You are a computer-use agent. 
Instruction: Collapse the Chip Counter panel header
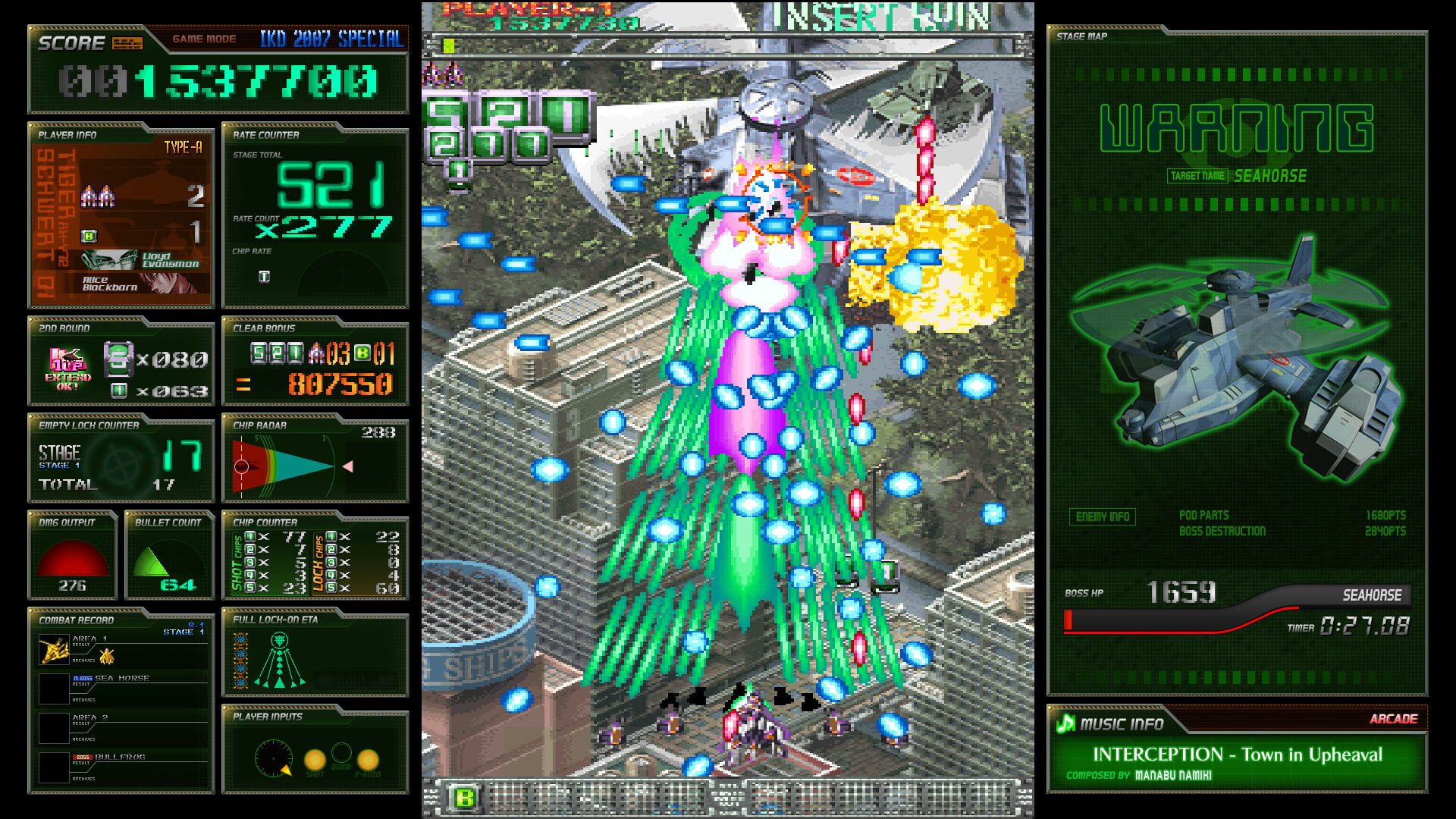(x=266, y=522)
